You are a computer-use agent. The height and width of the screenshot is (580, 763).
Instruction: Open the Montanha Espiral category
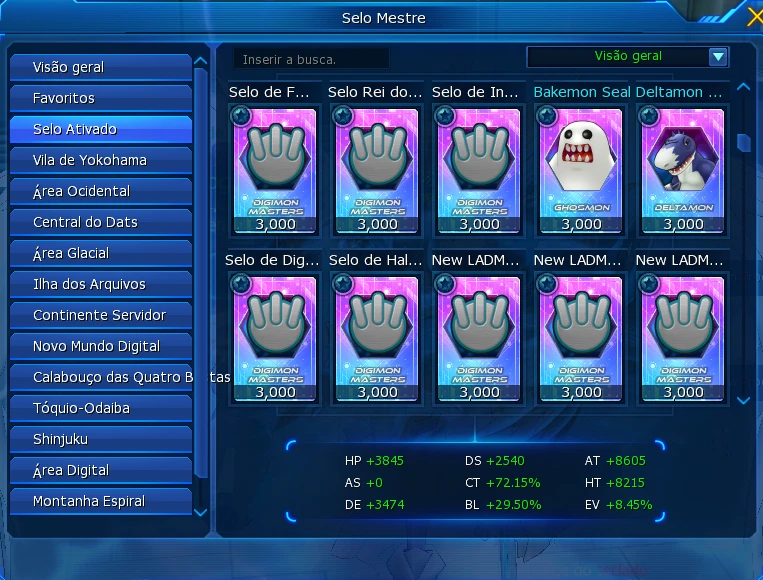(x=100, y=501)
